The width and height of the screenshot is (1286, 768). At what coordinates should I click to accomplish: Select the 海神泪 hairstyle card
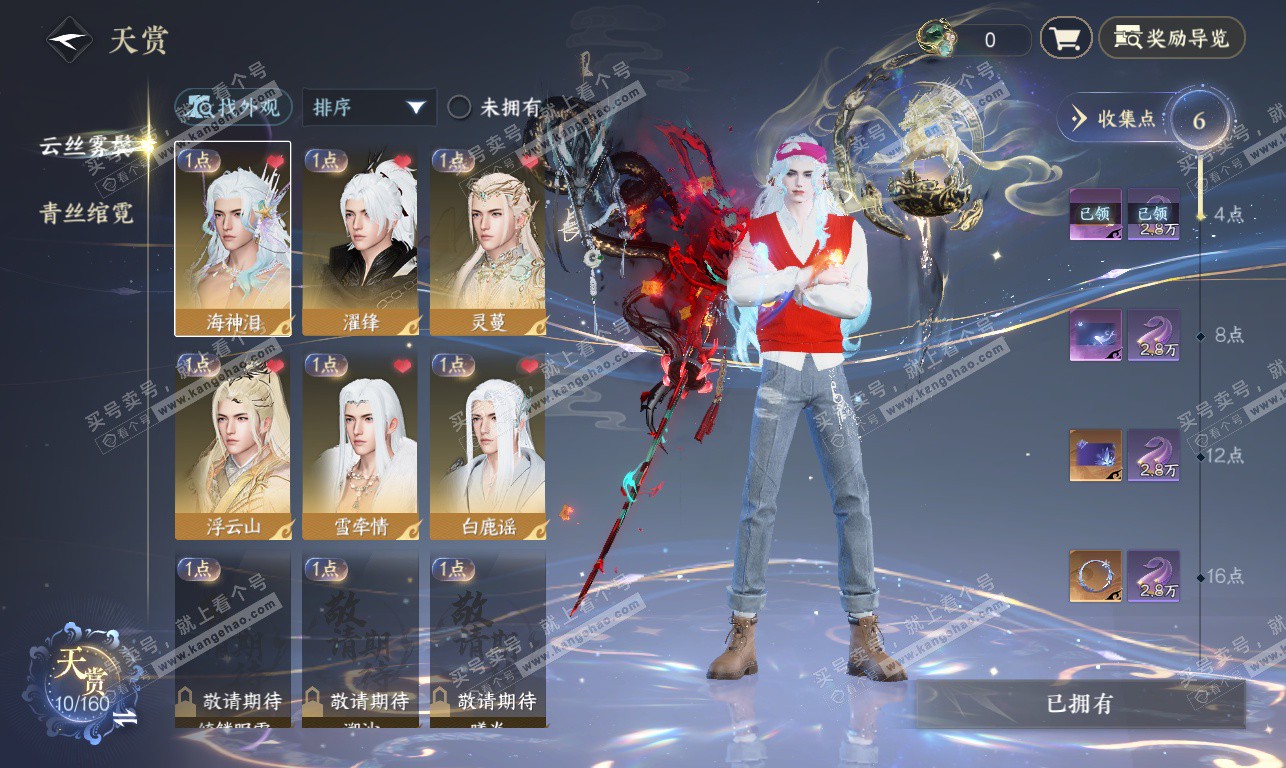233,238
